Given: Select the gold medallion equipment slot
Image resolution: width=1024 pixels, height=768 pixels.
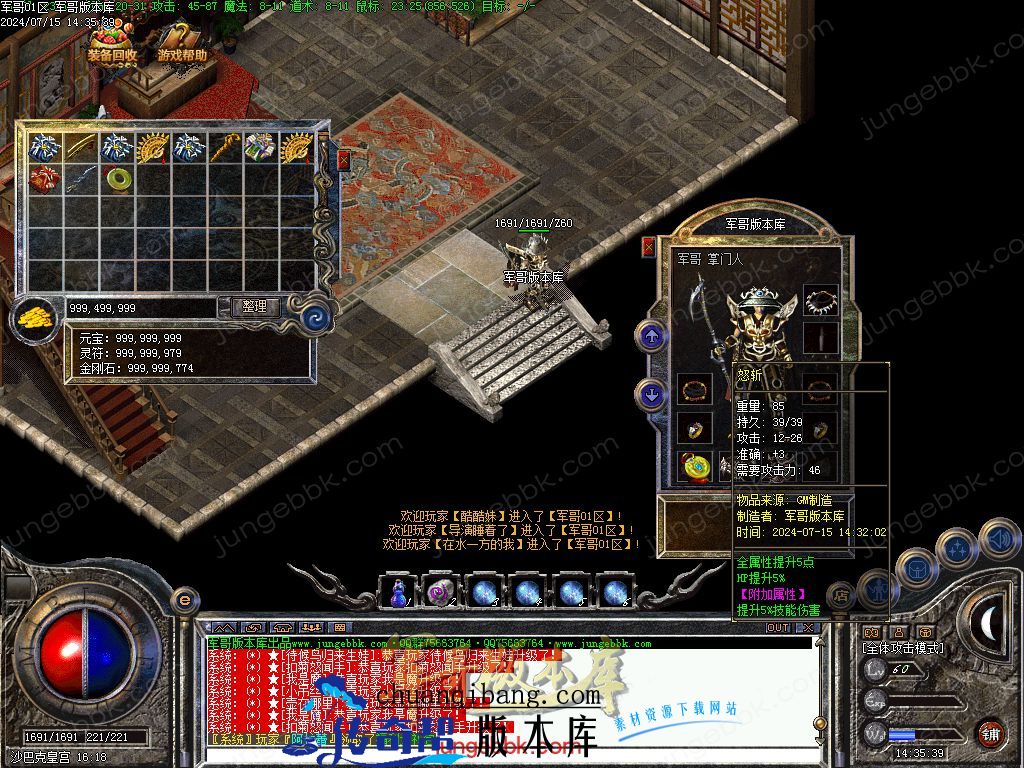Looking at the screenshot, I should click(694, 467).
